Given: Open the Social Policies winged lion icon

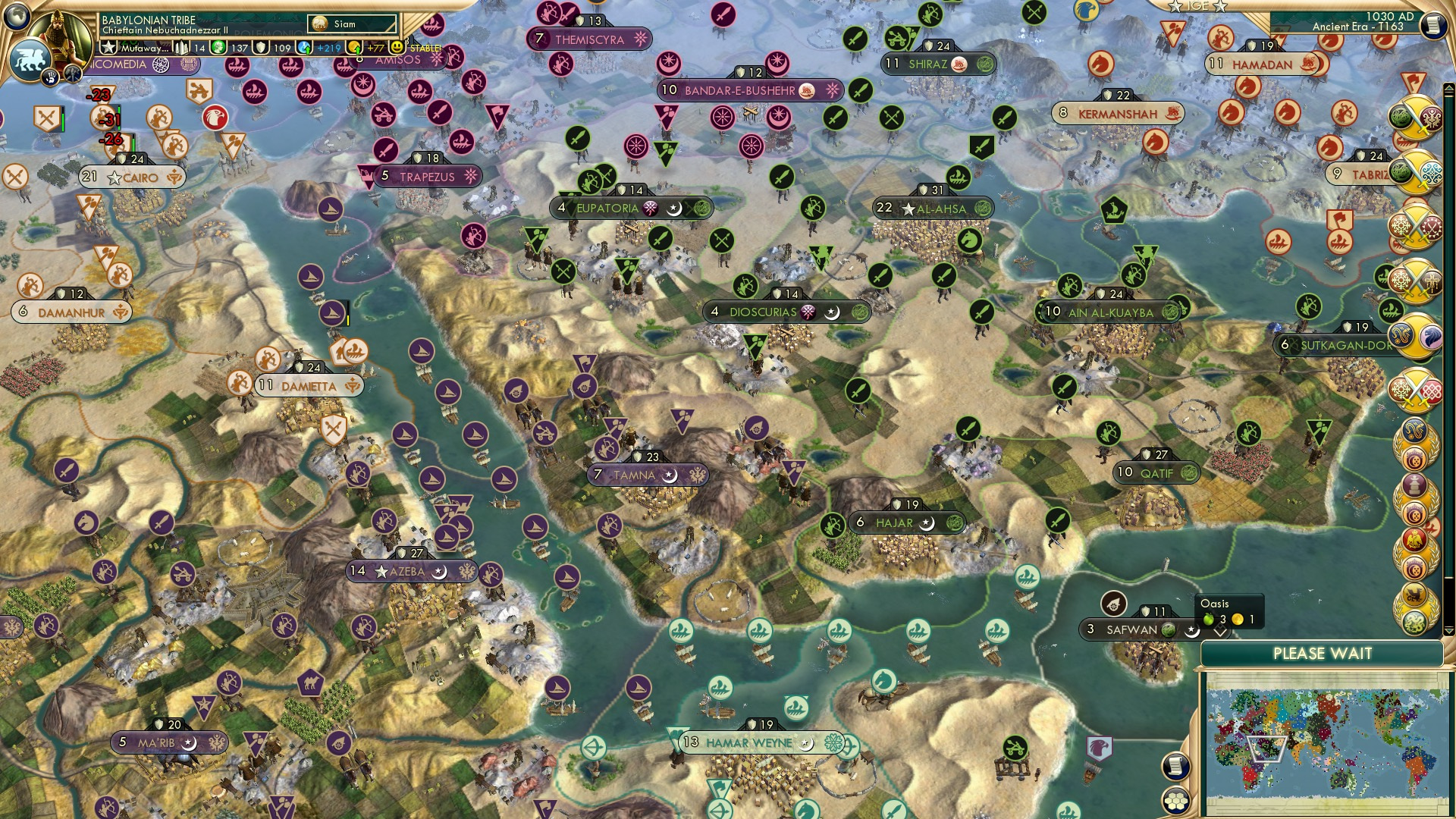Looking at the screenshot, I should (x=29, y=58).
